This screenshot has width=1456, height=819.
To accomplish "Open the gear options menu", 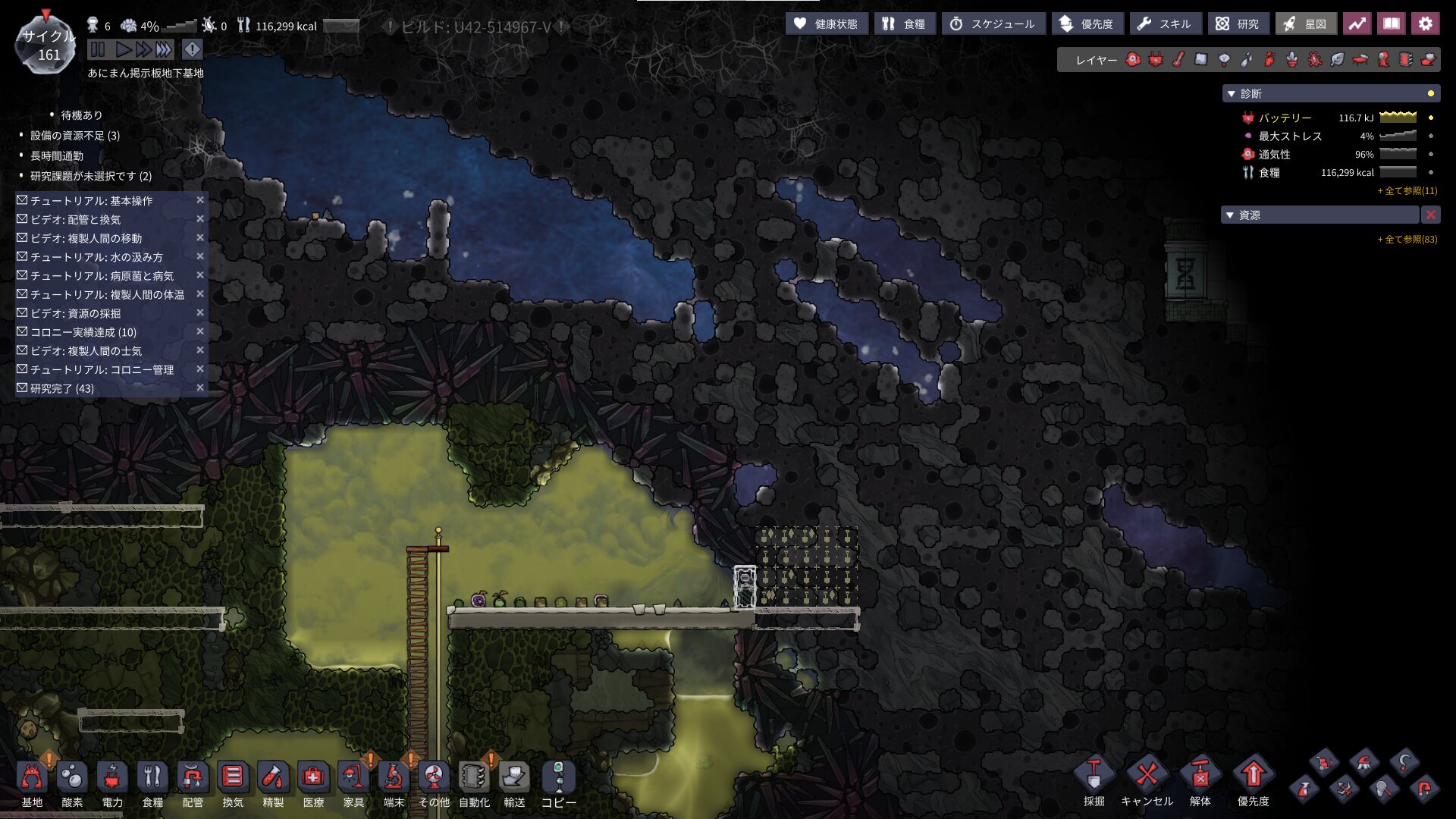I will (1425, 24).
